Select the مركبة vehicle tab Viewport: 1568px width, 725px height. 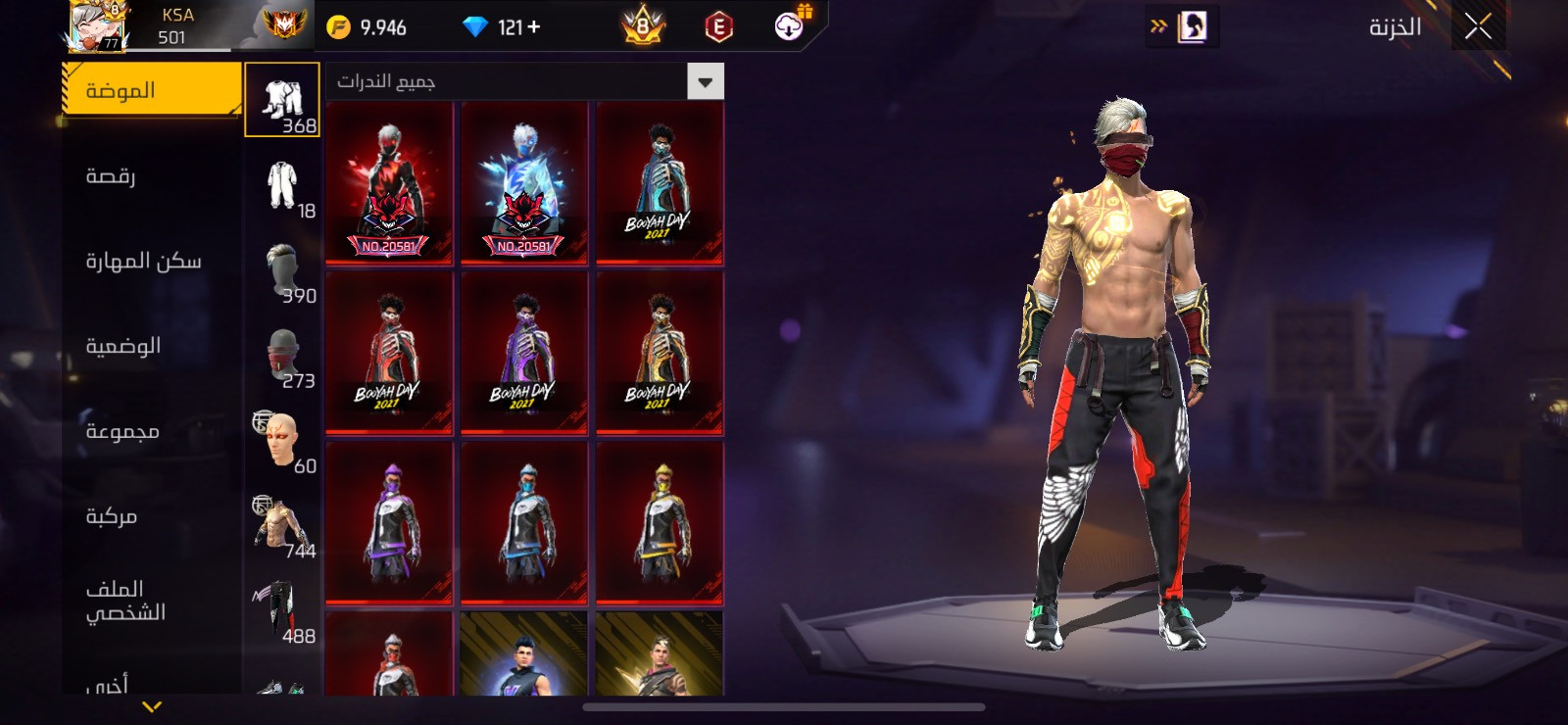[151, 516]
